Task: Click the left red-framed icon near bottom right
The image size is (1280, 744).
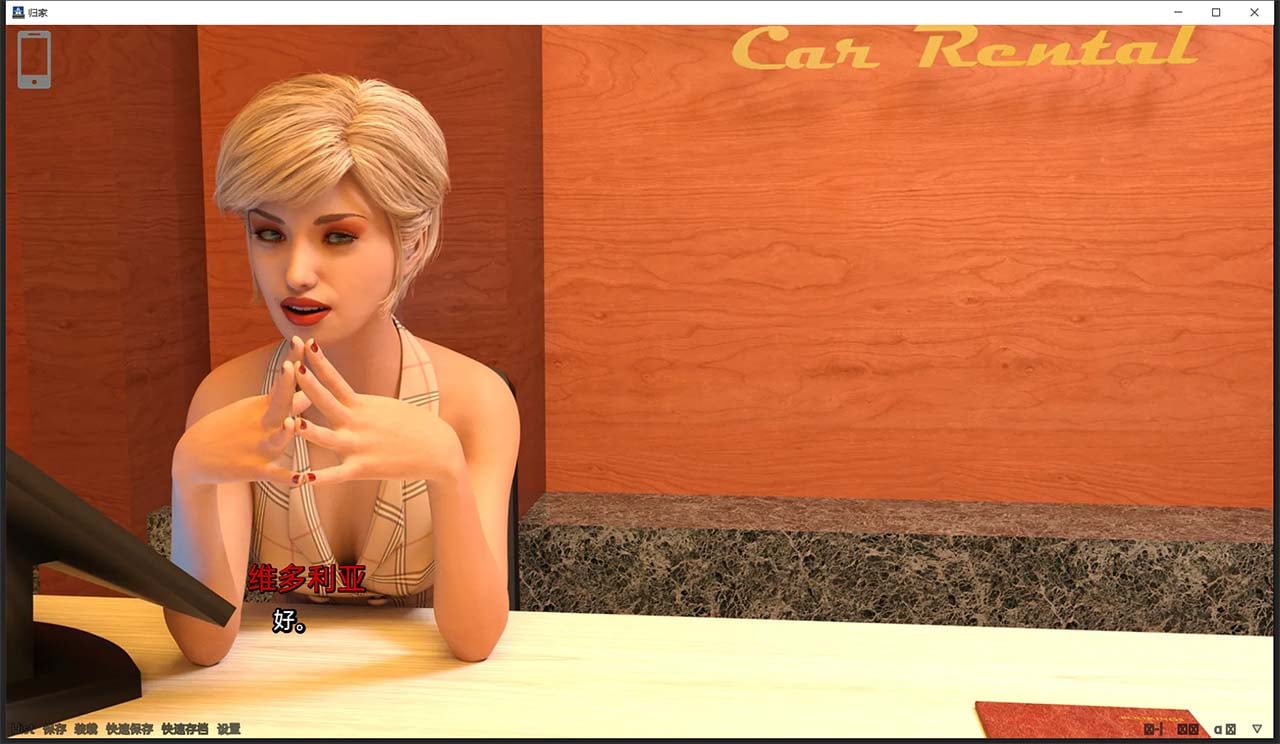Action: pos(1183,730)
